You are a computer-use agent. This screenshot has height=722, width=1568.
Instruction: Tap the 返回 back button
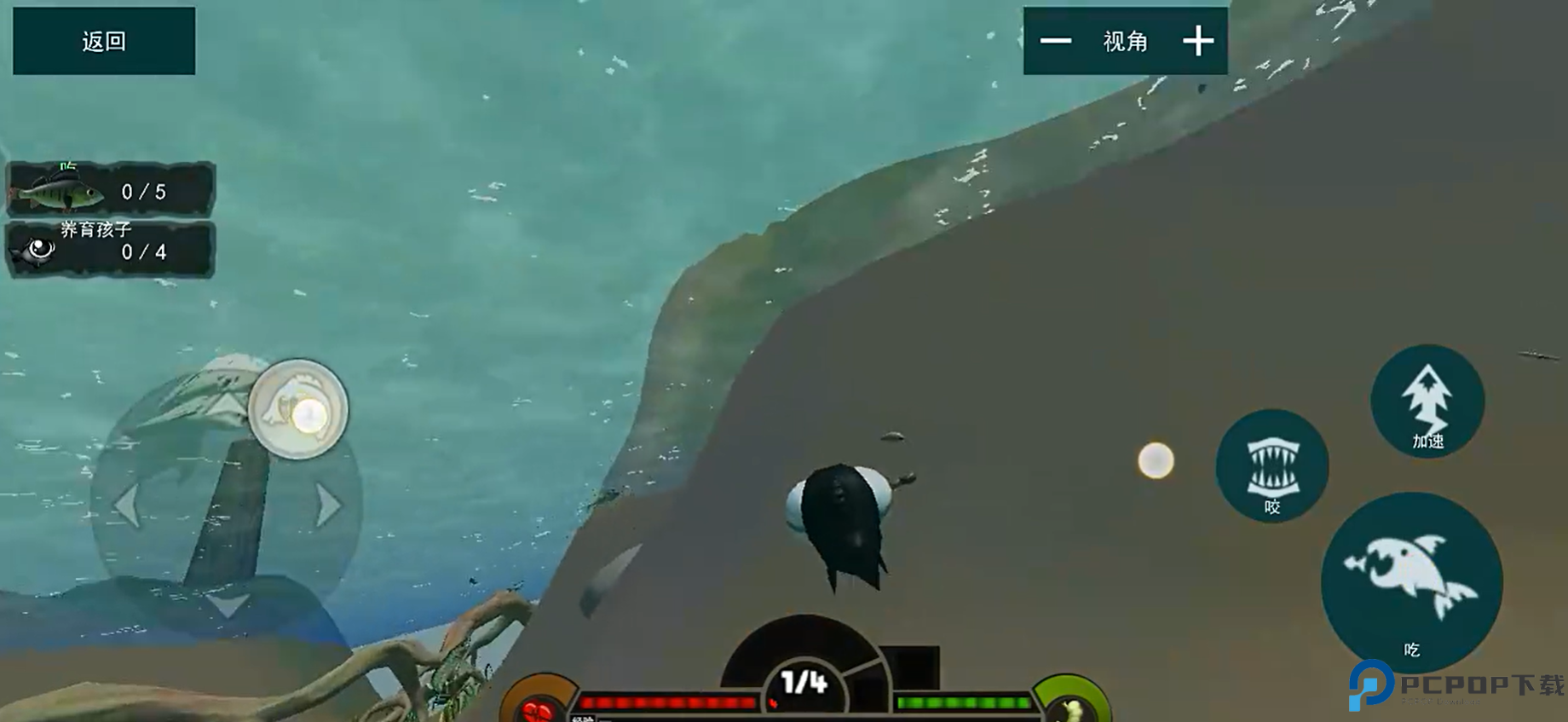pos(104,41)
